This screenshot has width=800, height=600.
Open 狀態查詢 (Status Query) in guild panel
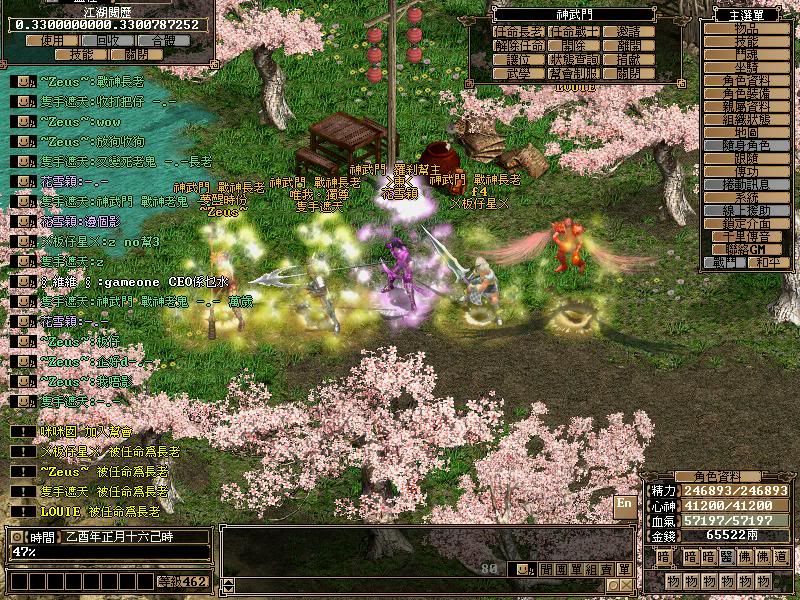573,60
